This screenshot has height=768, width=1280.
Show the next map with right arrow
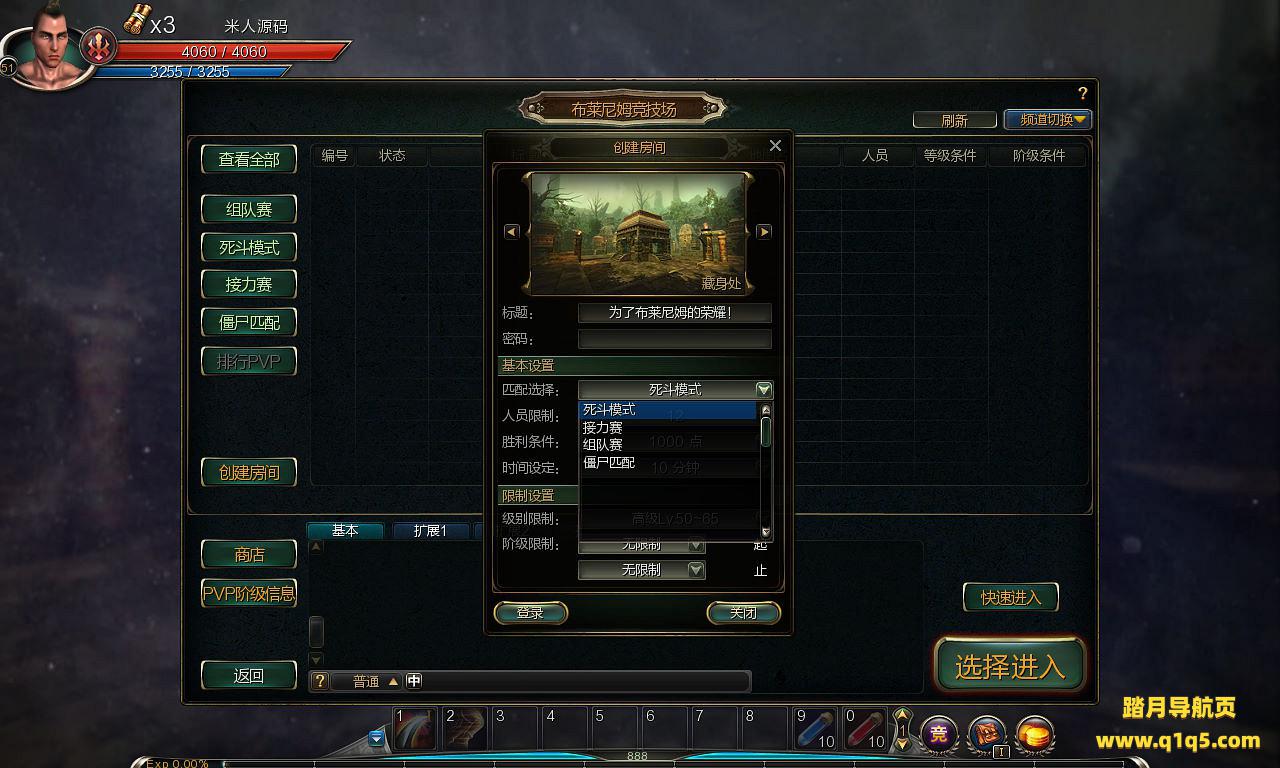pyautogui.click(x=764, y=232)
